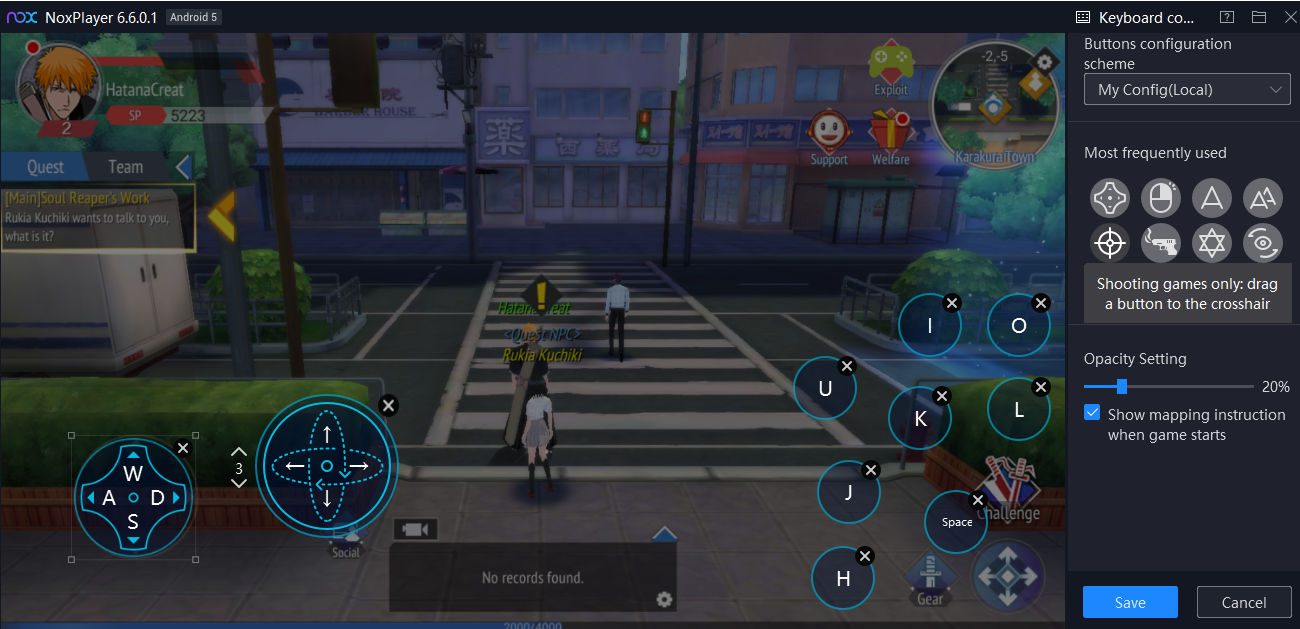Open the Support menu icon
1300x629 pixels.
point(829,134)
